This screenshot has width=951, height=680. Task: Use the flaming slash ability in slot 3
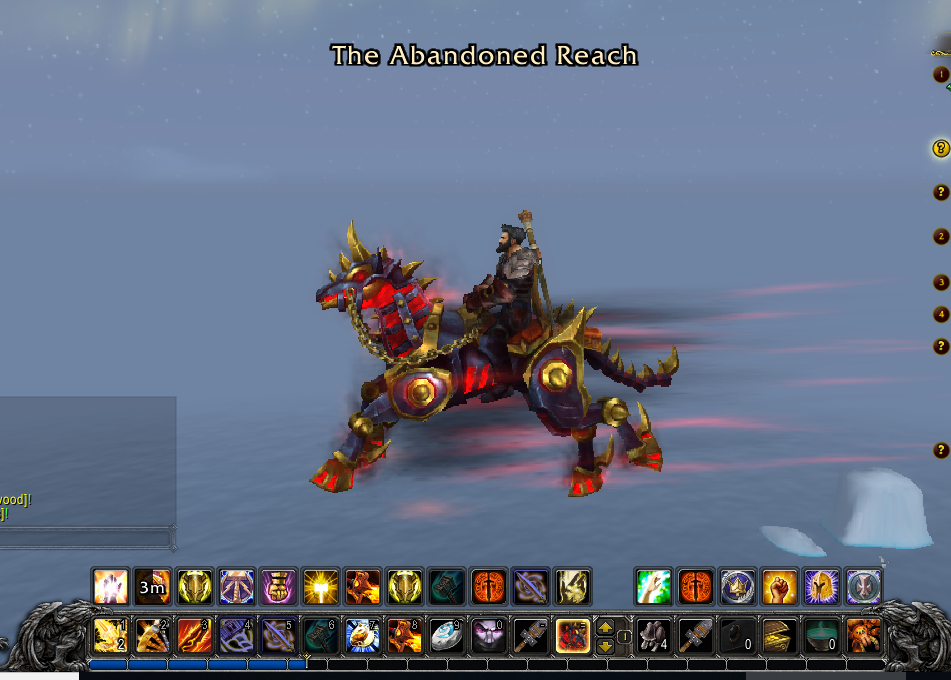(x=194, y=636)
